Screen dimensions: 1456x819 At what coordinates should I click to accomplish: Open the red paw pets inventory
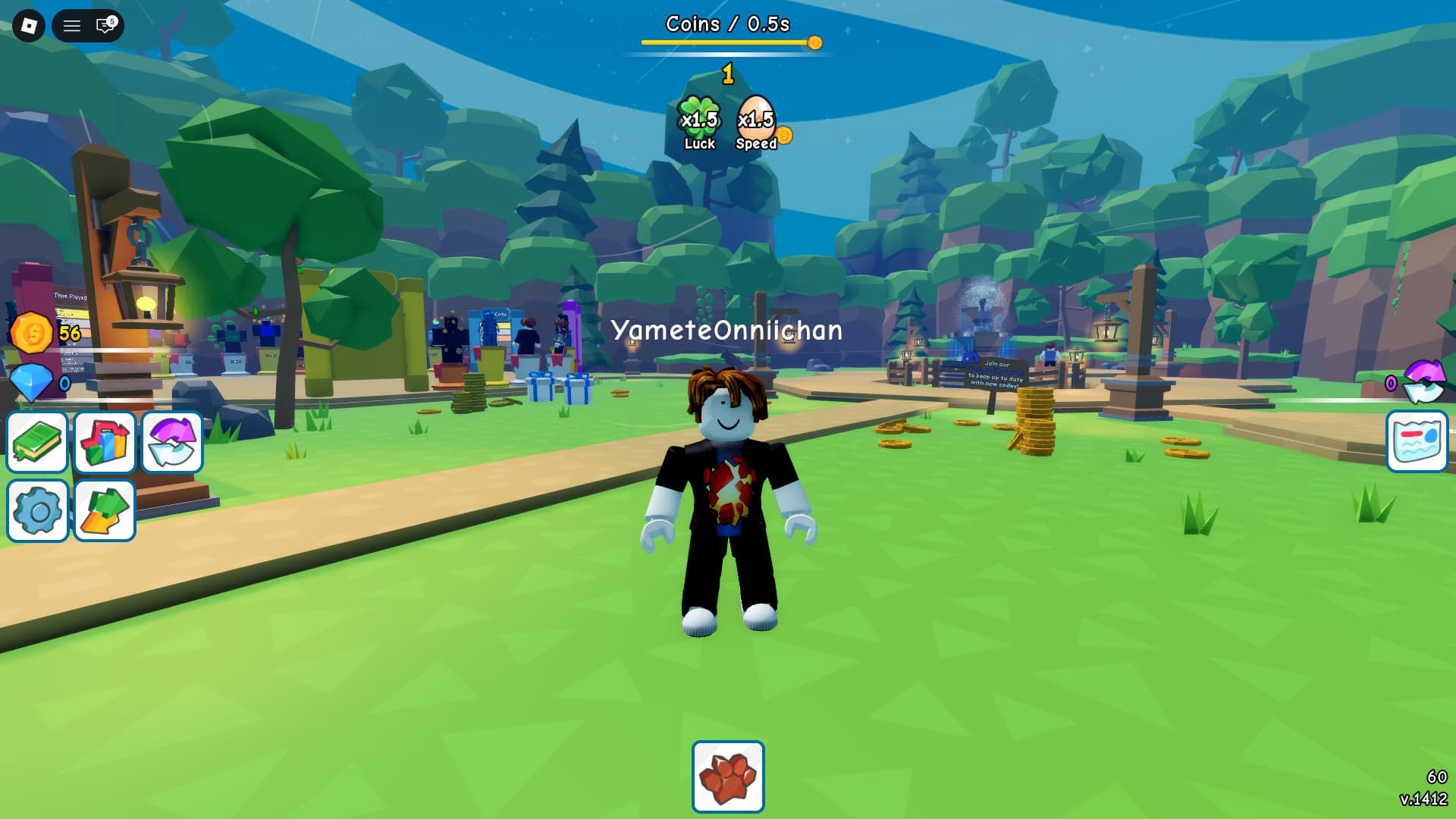728,777
